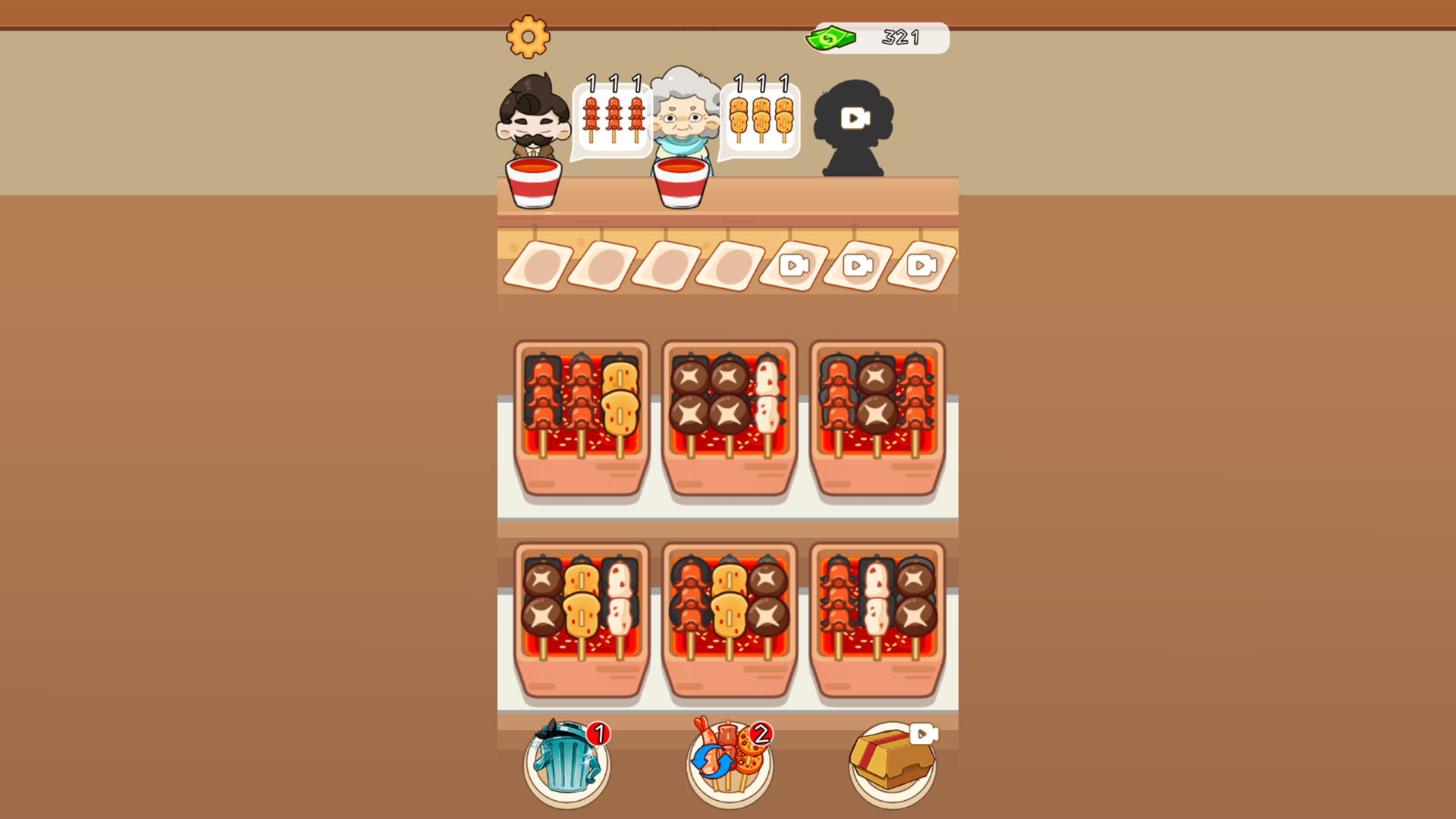Pick a sausage skewer from the top-left grill
This screenshot has width=1456, height=819.
coord(541,394)
